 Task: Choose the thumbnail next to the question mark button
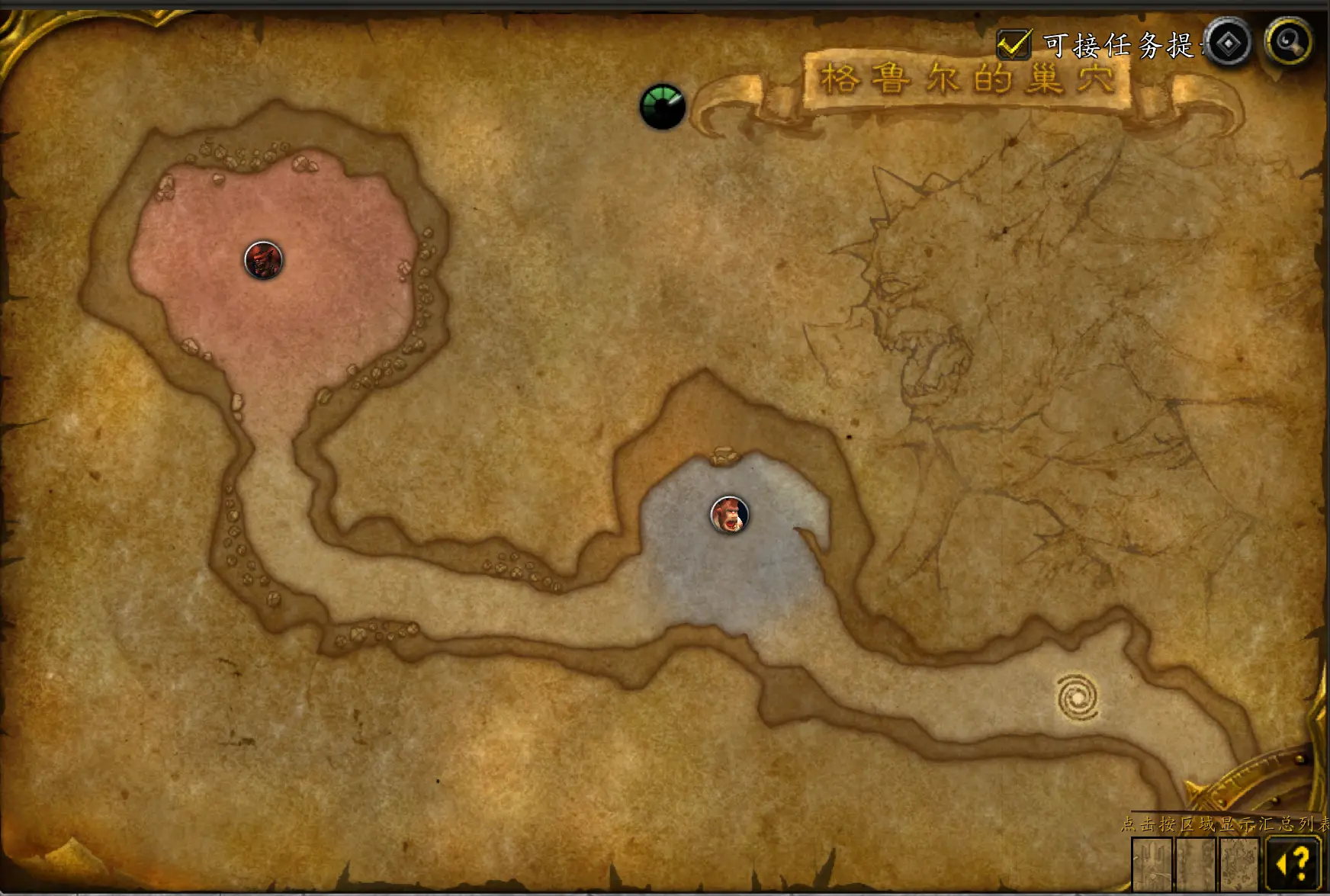(x=1239, y=864)
